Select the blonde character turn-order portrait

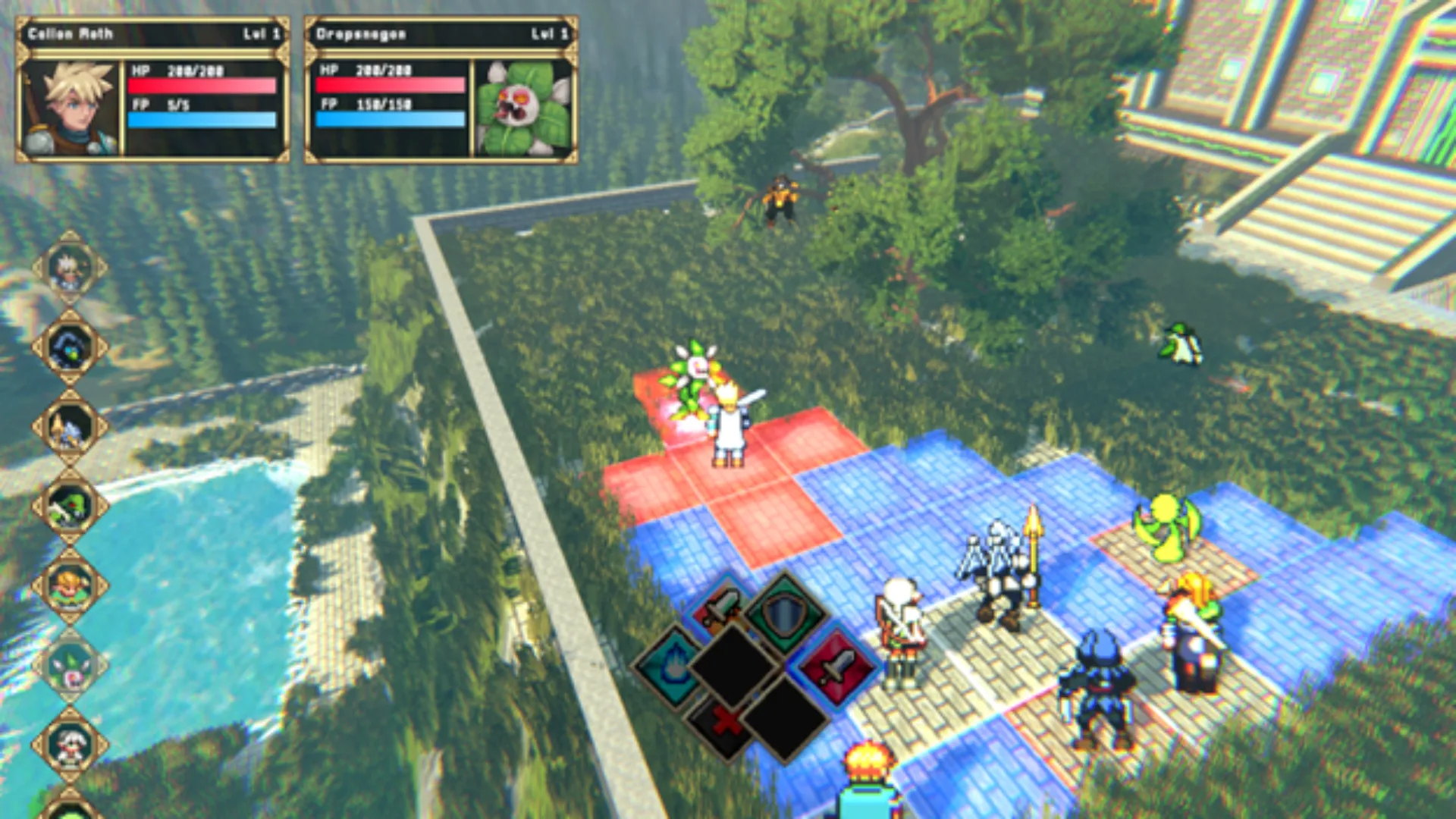point(70,587)
